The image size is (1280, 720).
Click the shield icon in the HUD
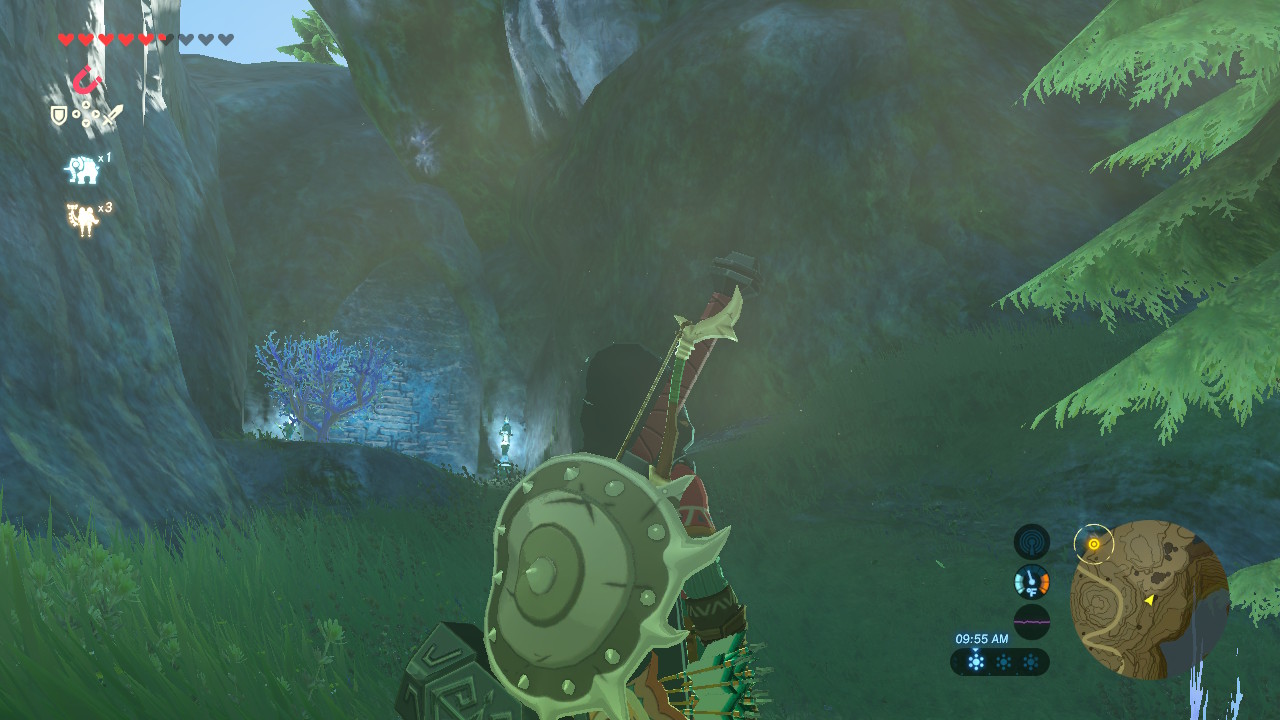click(58, 114)
